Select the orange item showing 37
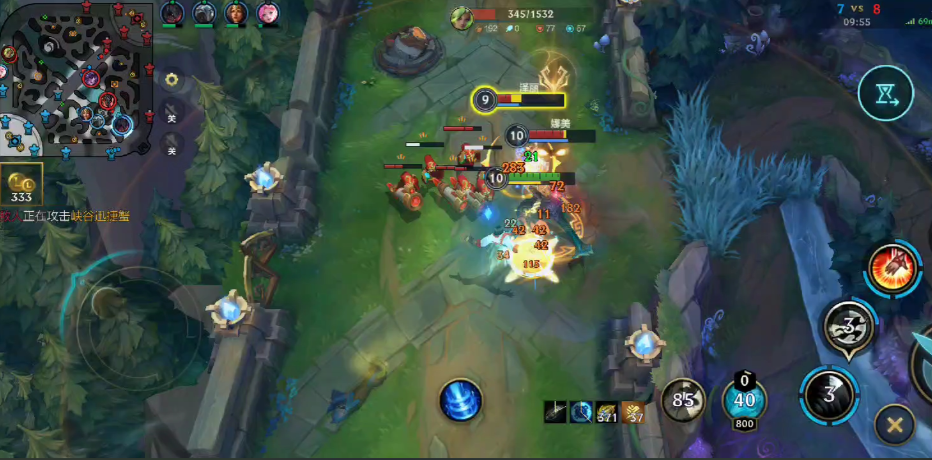The height and width of the screenshot is (460, 932). pyautogui.click(x=632, y=411)
